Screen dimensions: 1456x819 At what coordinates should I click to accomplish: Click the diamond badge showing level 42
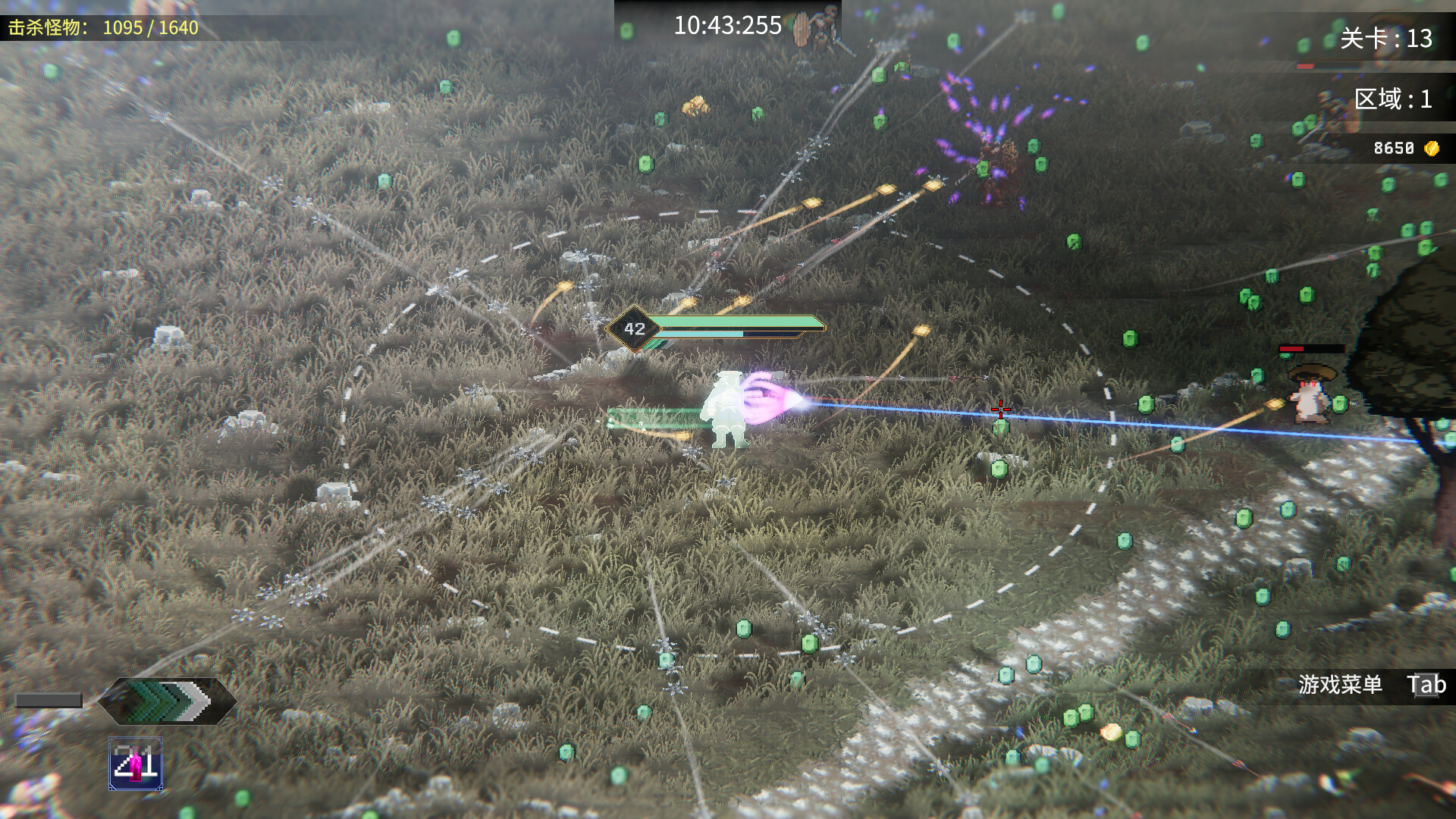(x=634, y=328)
